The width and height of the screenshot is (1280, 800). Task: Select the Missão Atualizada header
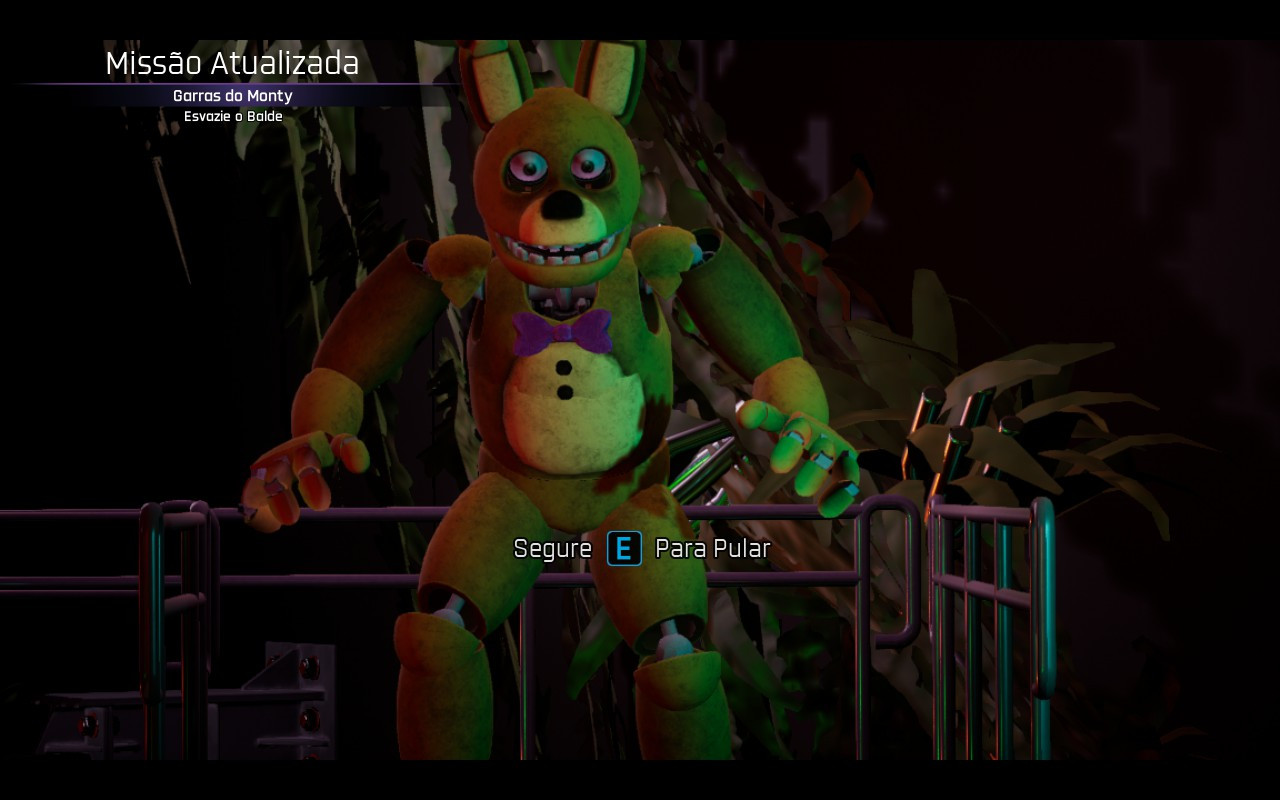click(233, 63)
